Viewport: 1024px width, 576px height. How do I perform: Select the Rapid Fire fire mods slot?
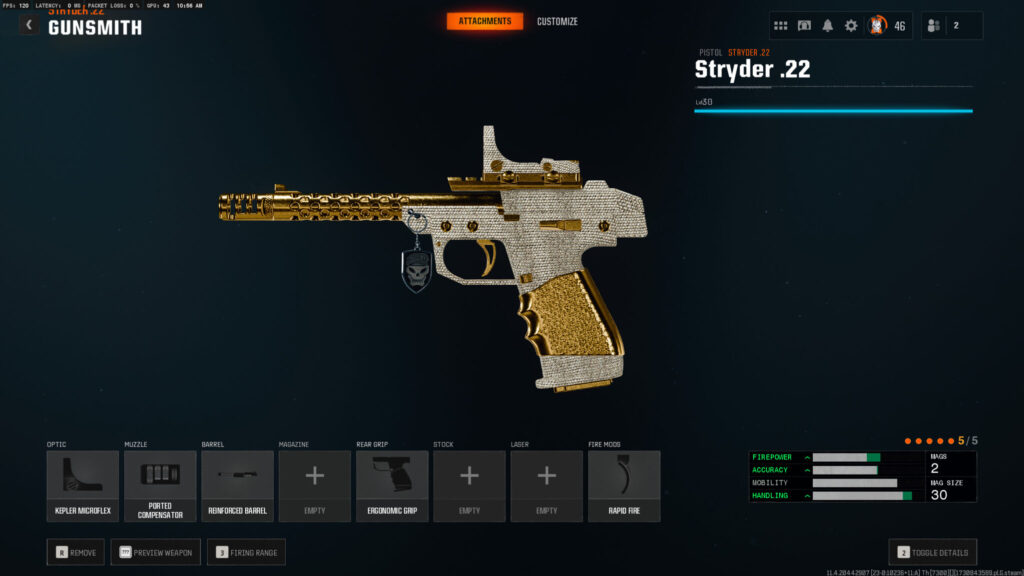pyautogui.click(x=624, y=486)
